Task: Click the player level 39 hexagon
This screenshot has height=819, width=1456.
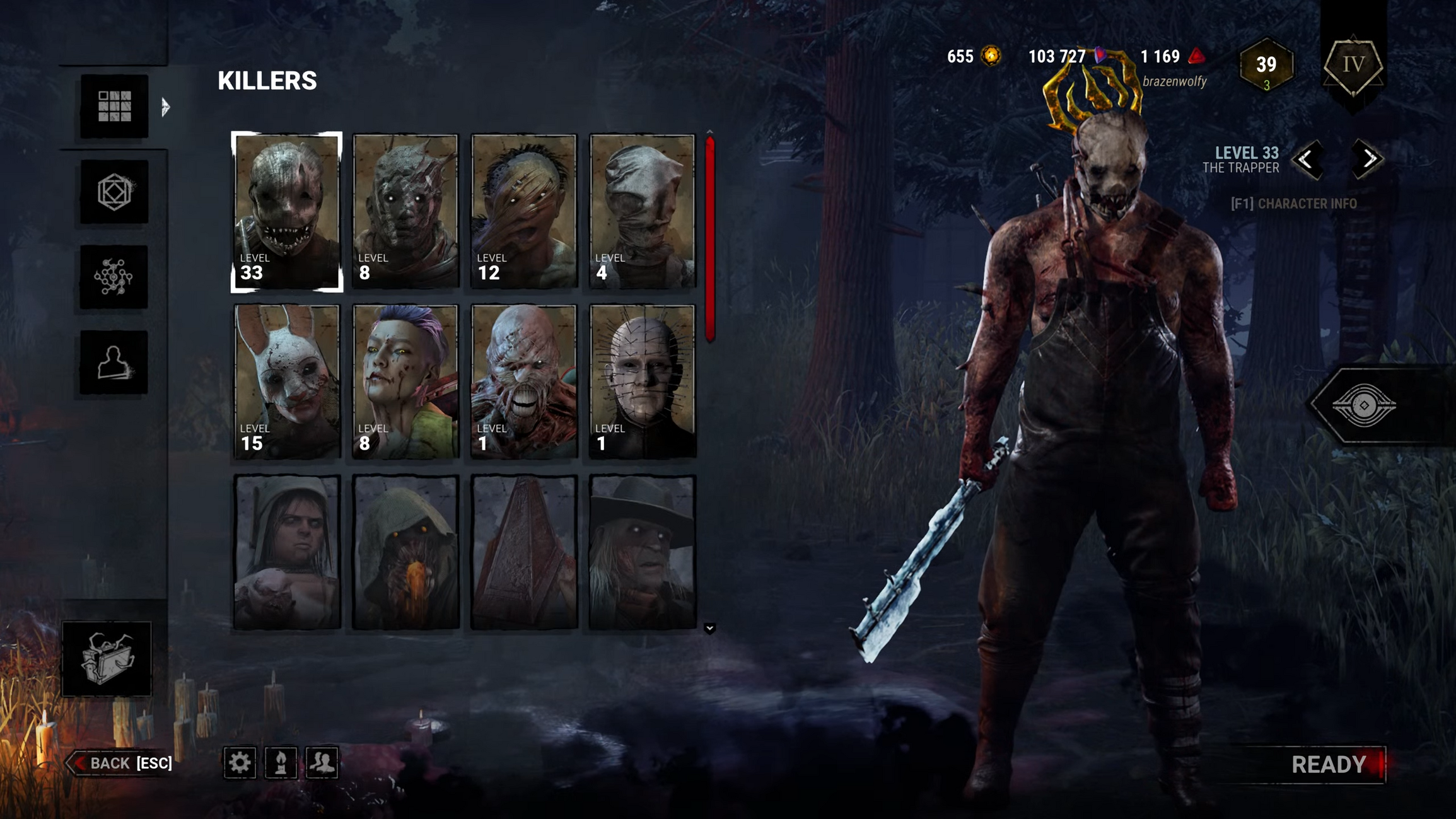Action: coord(1266,65)
